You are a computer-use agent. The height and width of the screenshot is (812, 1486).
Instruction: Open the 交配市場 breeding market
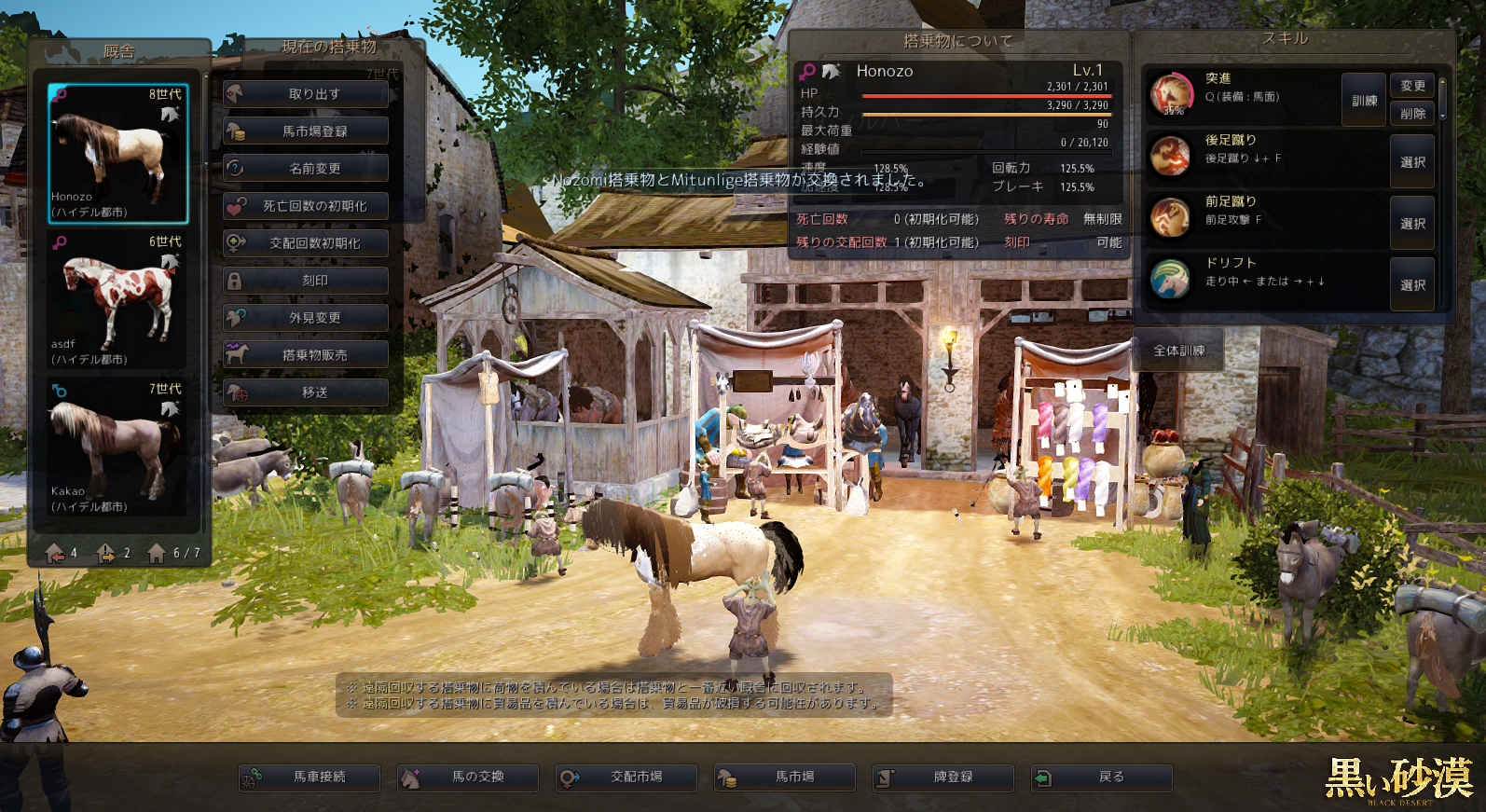[626, 777]
